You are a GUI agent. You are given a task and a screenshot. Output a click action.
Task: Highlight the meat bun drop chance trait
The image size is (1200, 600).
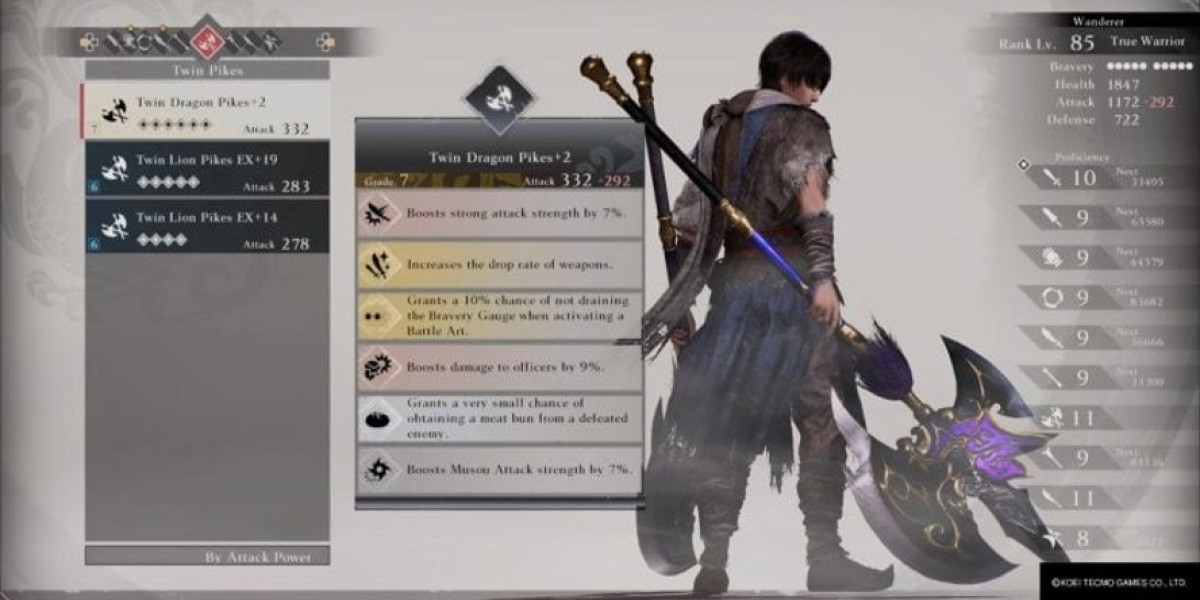499,418
